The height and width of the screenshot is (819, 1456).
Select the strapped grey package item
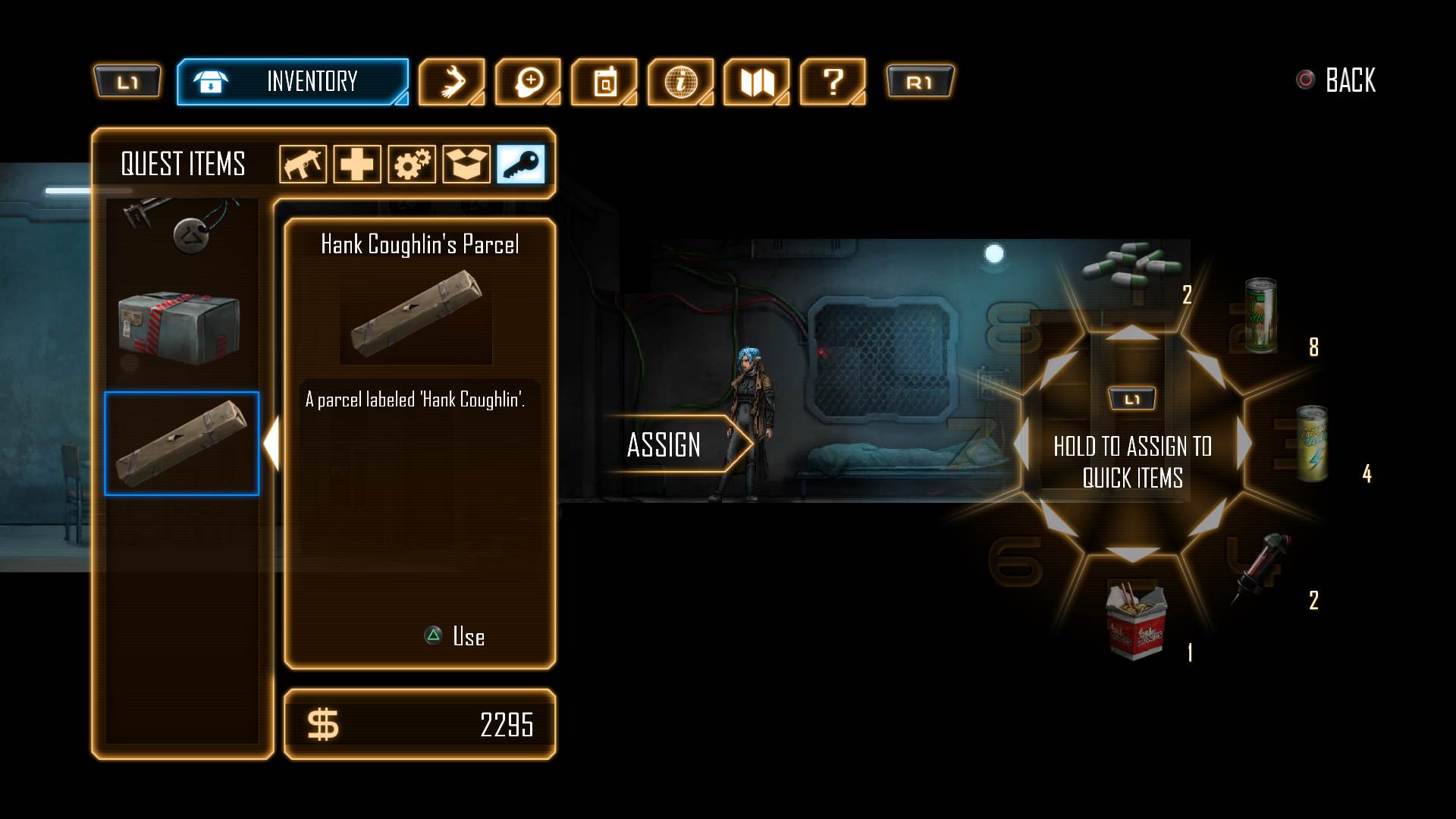pyautogui.click(x=179, y=328)
